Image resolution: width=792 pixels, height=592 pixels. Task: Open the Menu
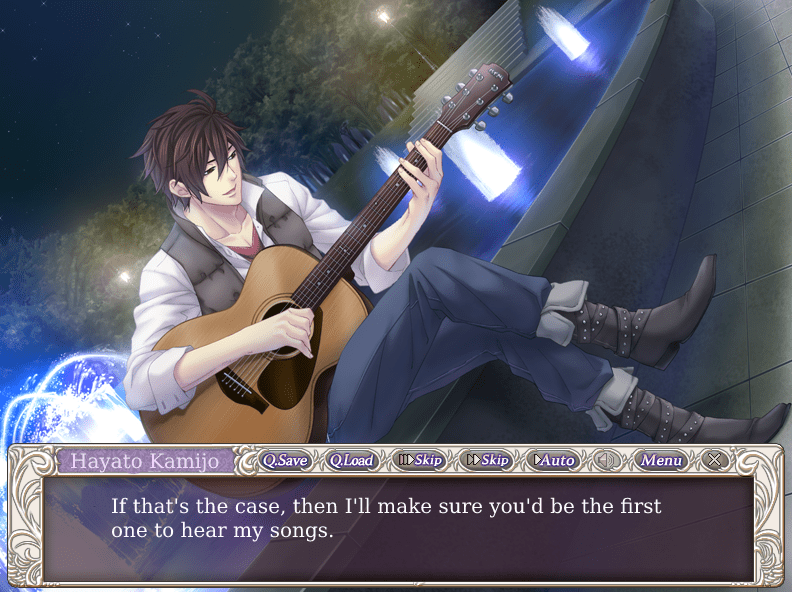pyautogui.click(x=661, y=460)
